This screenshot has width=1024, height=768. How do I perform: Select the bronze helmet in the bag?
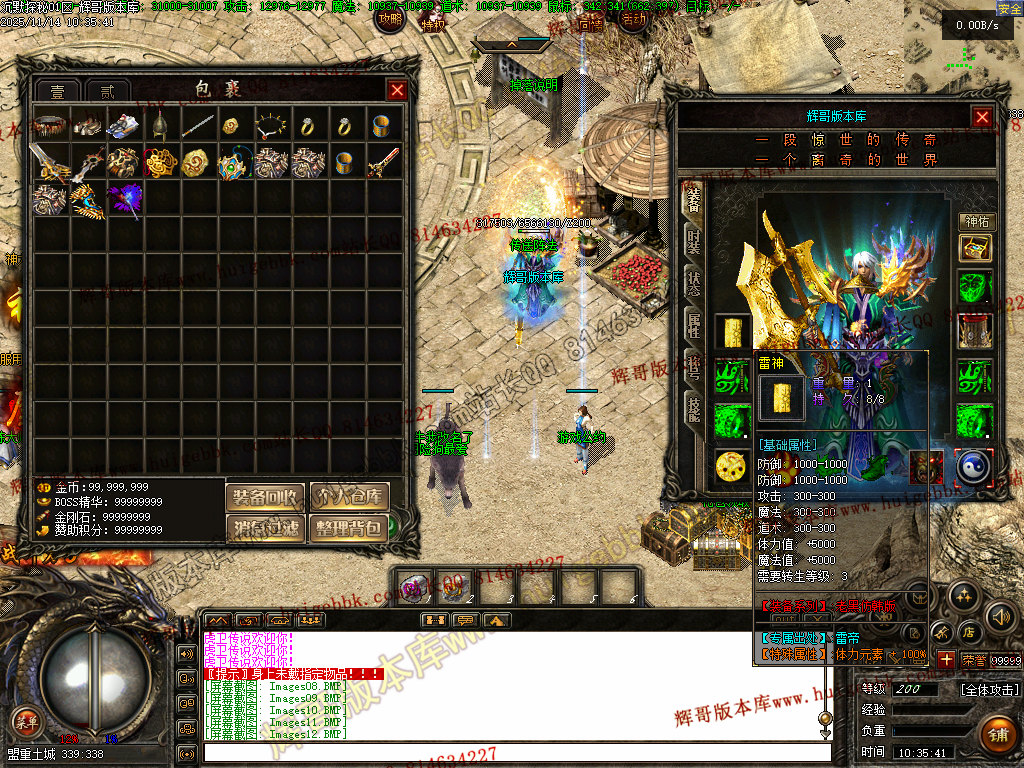coord(160,126)
